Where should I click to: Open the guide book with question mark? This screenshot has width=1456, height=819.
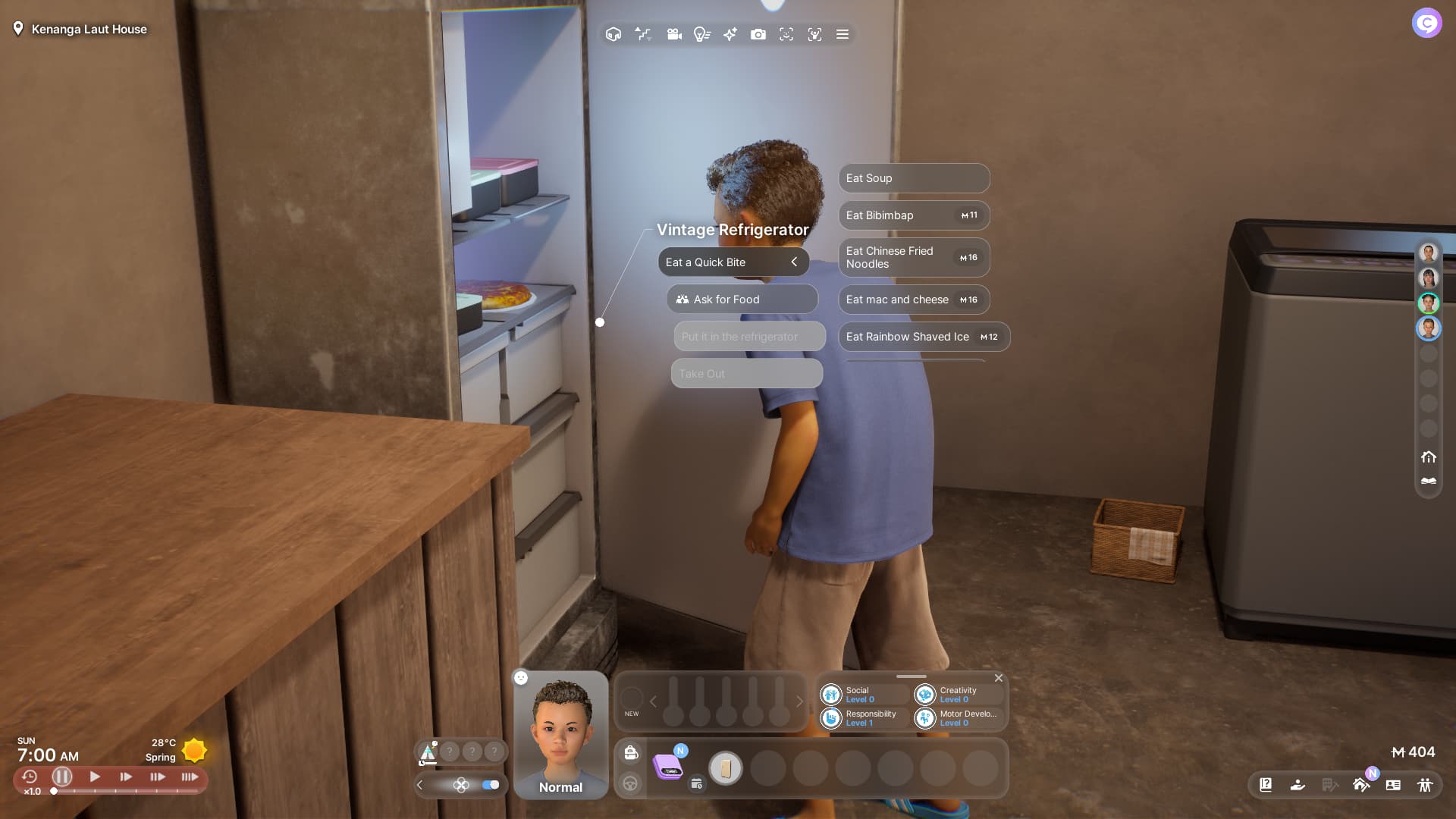(1266, 785)
